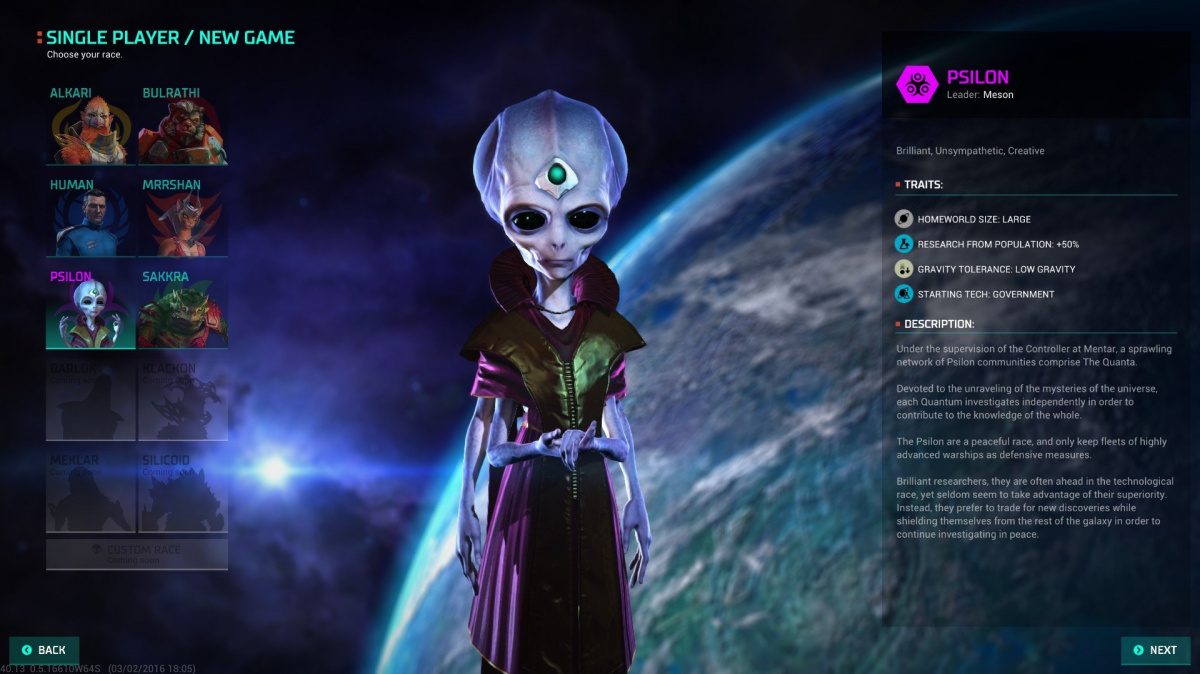This screenshot has width=1200, height=674.
Task: Click the pink Psilon hexagon emblem
Action: tap(916, 85)
